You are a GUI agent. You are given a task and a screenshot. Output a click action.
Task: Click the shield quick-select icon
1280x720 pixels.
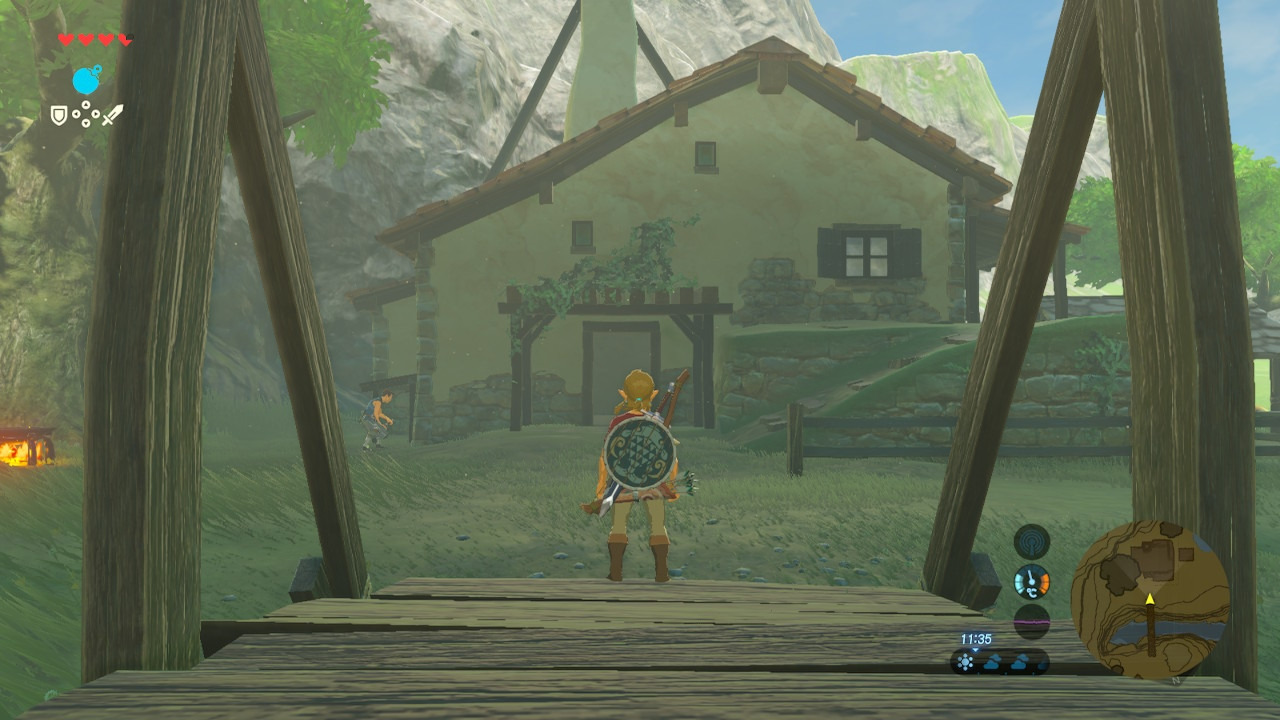(x=59, y=116)
